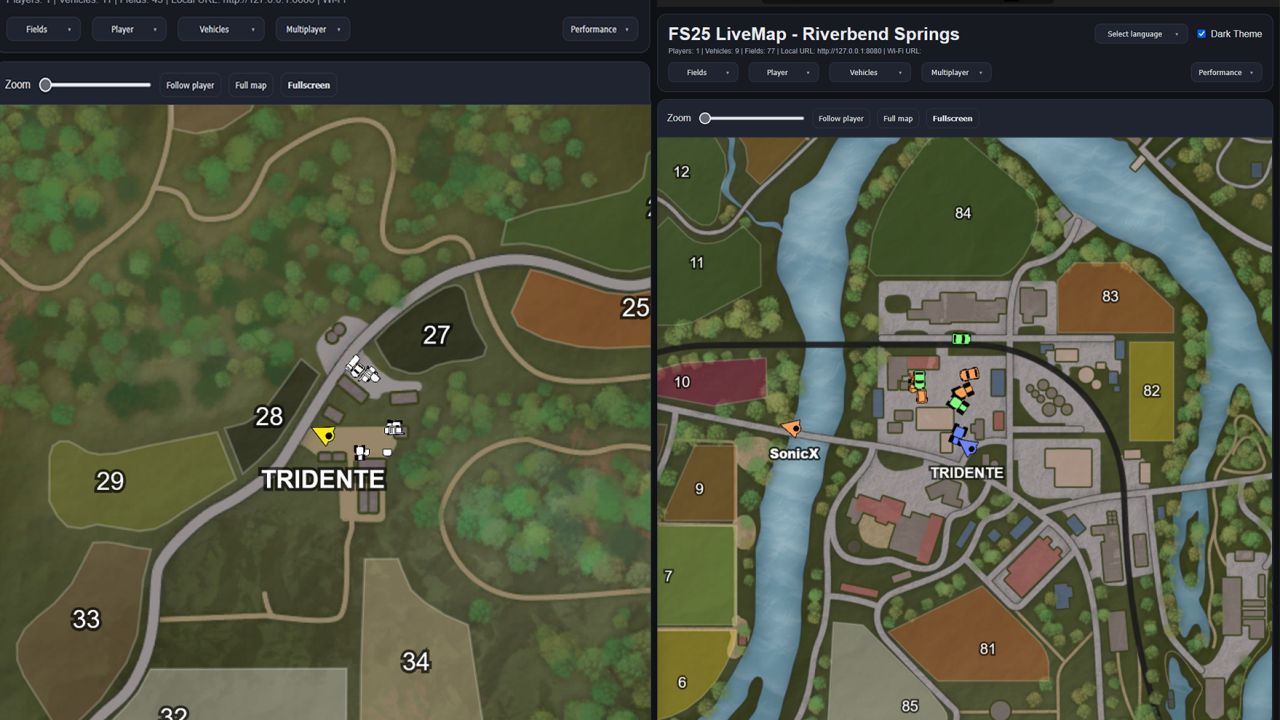Uncheck the Dark Theme checkbox
The height and width of the screenshot is (720, 1280).
click(1201, 33)
